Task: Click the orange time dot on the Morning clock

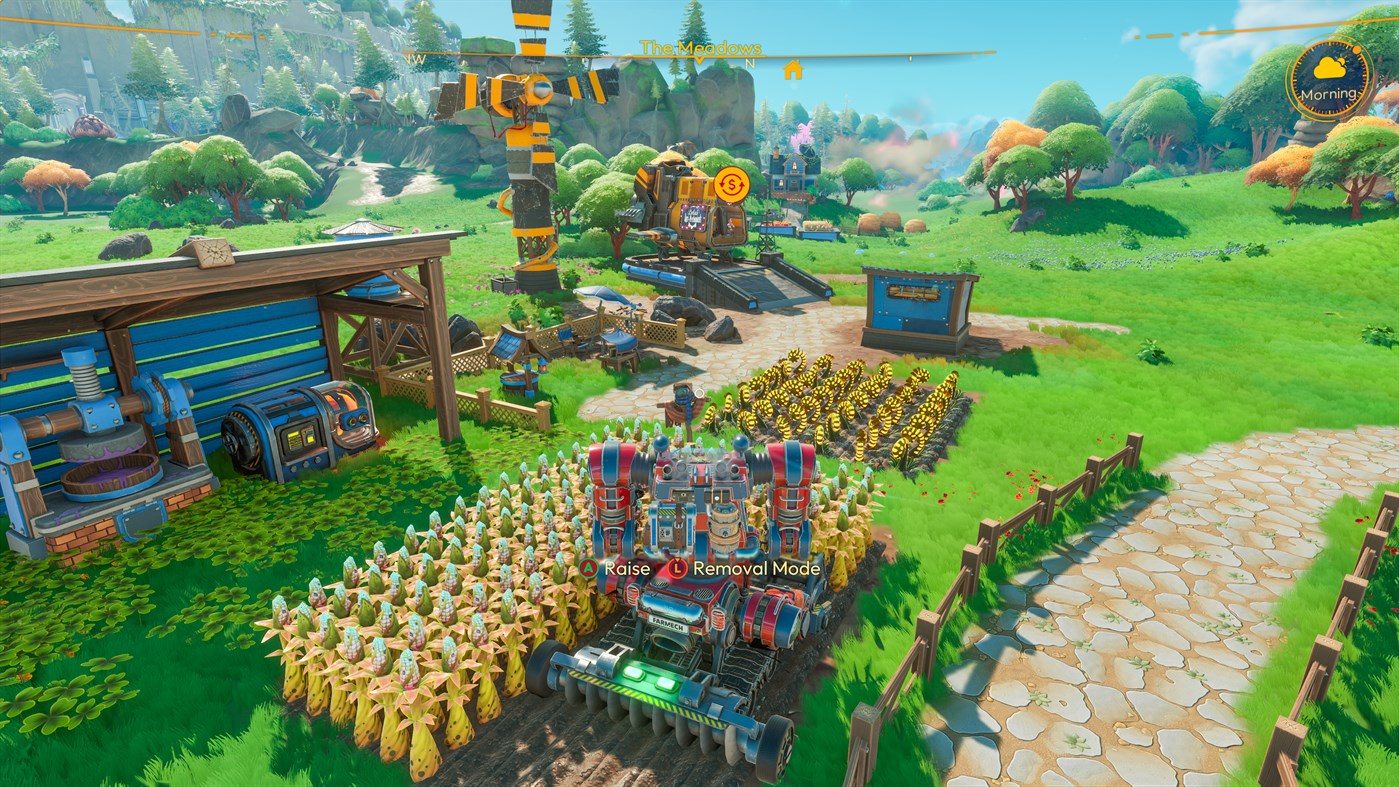Action: pyautogui.click(x=1356, y=49)
